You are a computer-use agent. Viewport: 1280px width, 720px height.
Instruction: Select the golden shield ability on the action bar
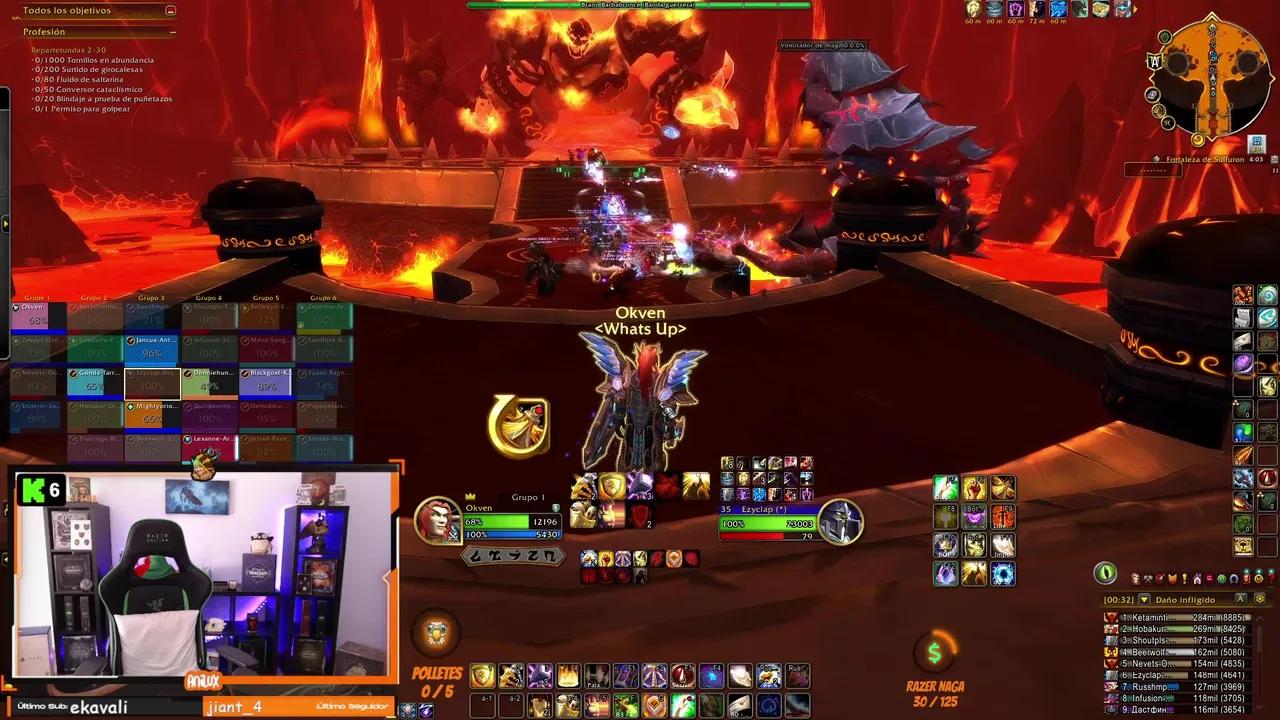tap(482, 676)
